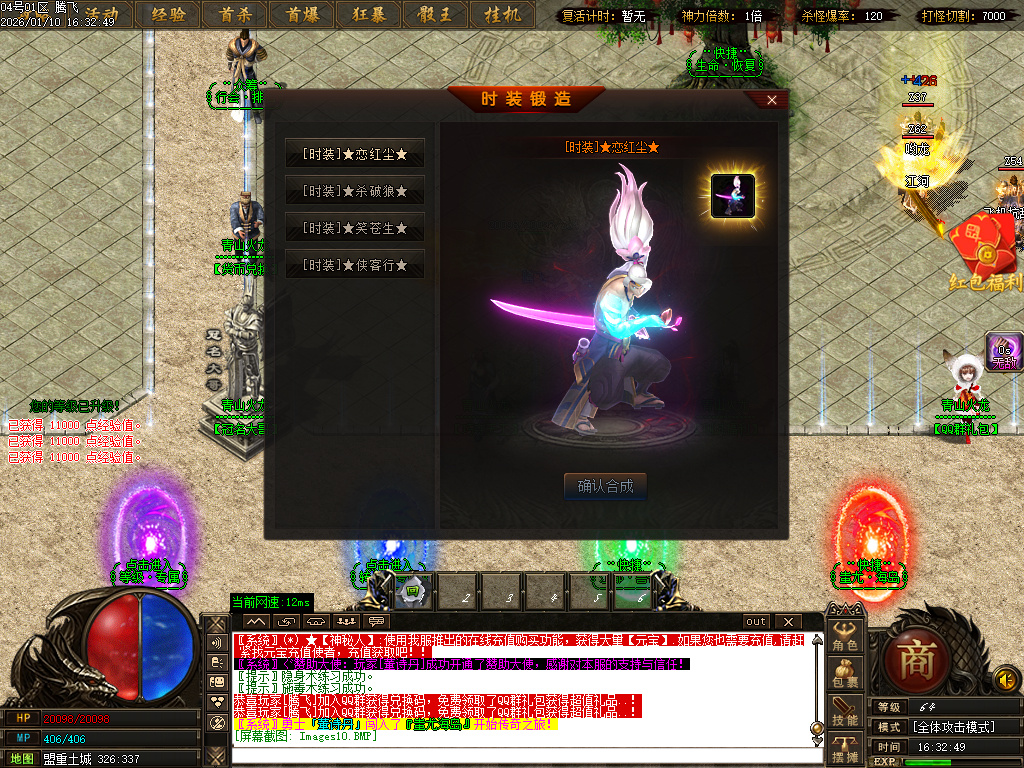Toggle the sound speaker icon
Viewport: 1024px width, 768px height.
tap(1006, 681)
